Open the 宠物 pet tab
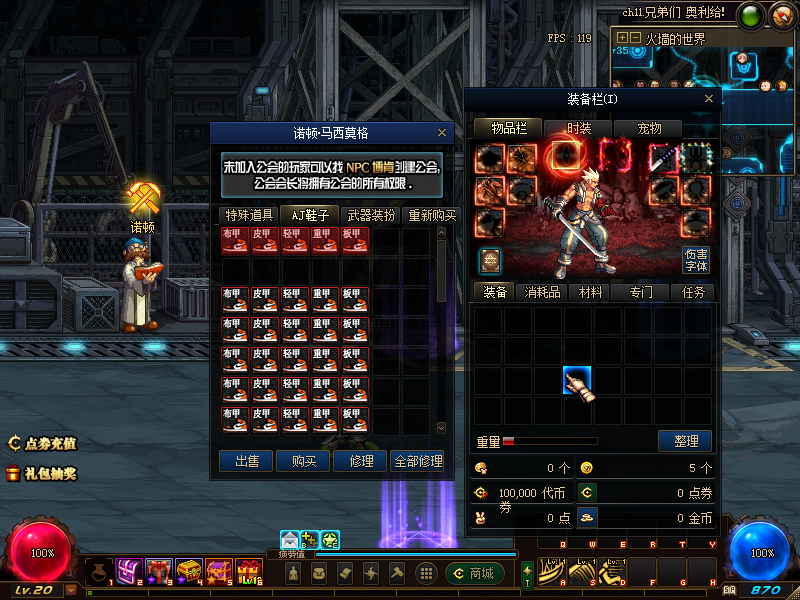Viewport: 800px width, 600px height. (650, 128)
